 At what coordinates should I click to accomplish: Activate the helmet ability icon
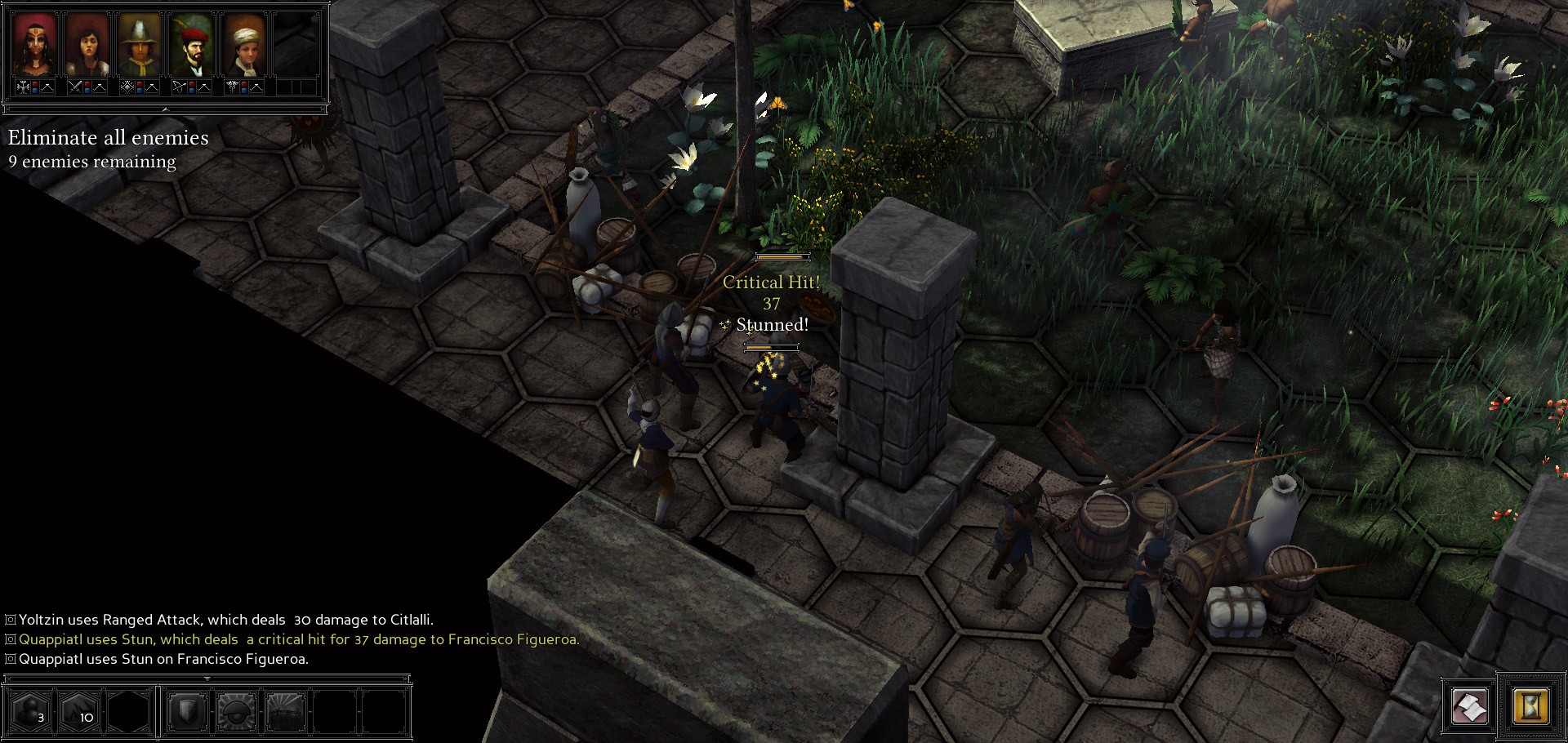pyautogui.click(x=237, y=711)
